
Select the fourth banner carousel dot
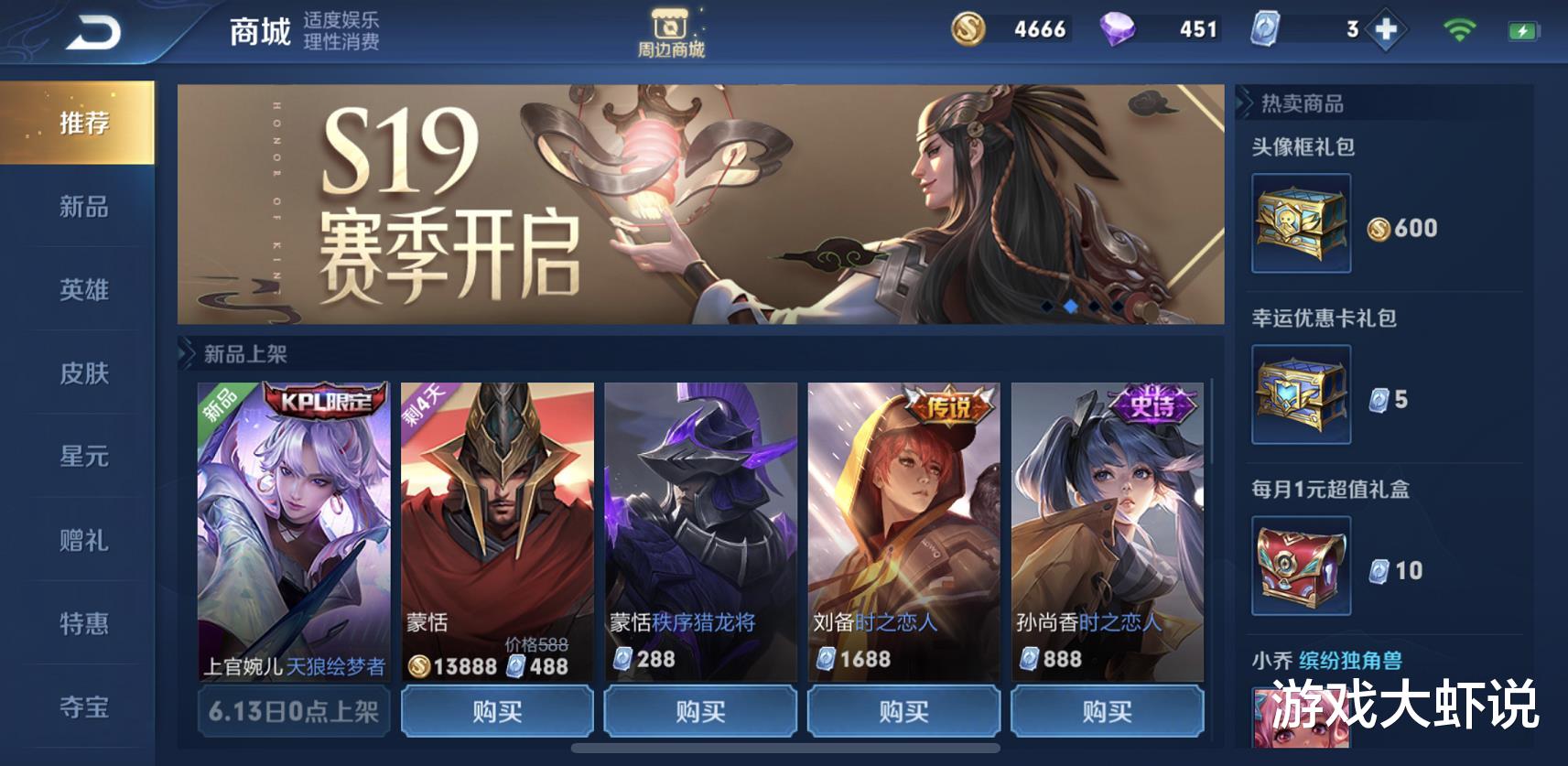tap(1119, 307)
